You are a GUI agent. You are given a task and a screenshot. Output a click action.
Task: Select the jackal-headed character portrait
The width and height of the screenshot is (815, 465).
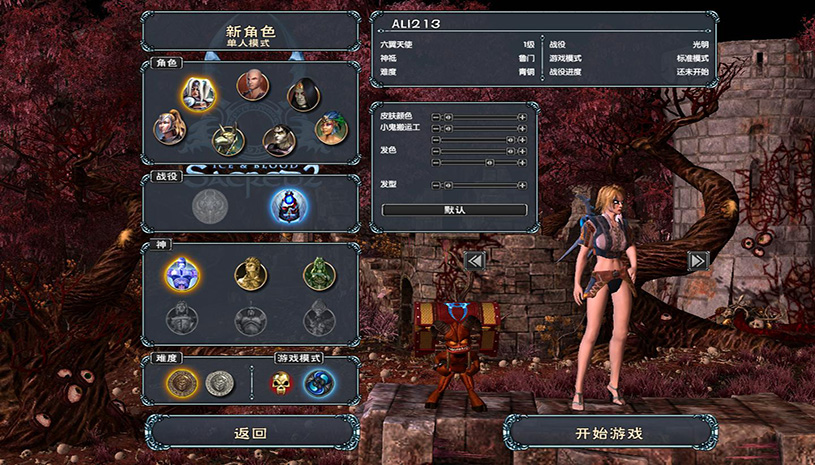click(x=229, y=141)
